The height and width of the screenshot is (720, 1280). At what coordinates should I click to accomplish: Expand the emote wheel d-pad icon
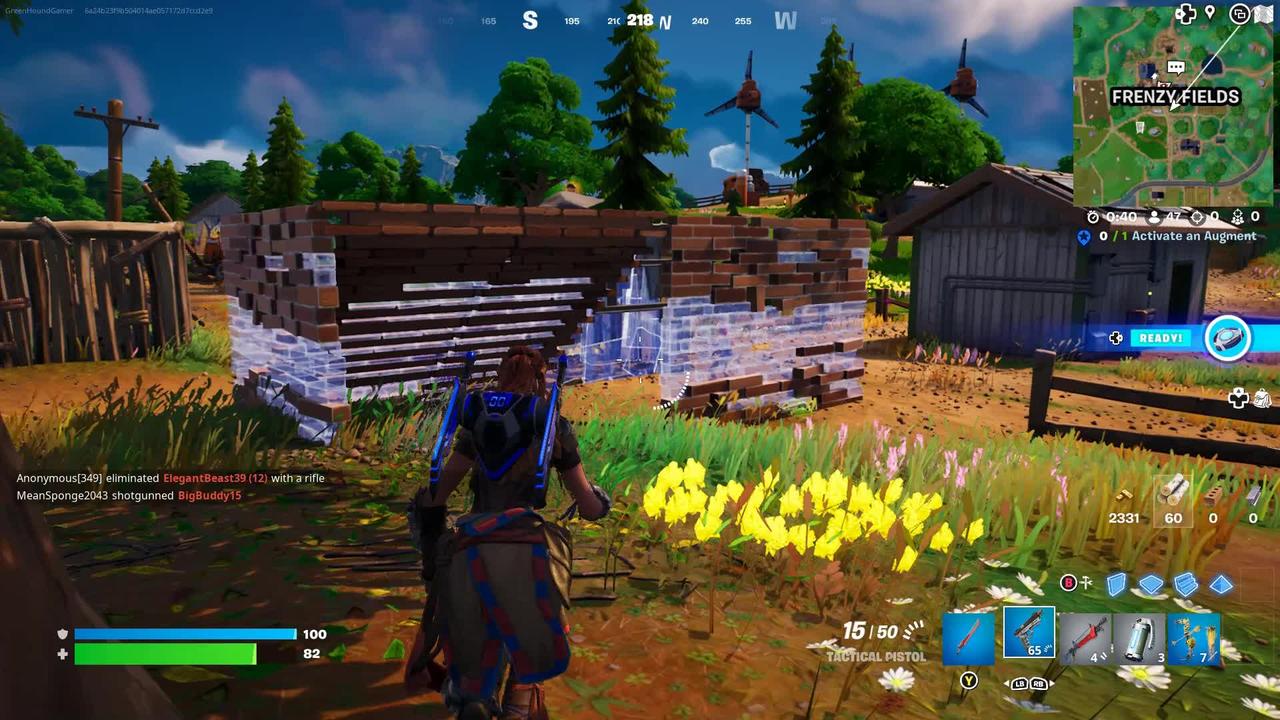(x=1237, y=398)
